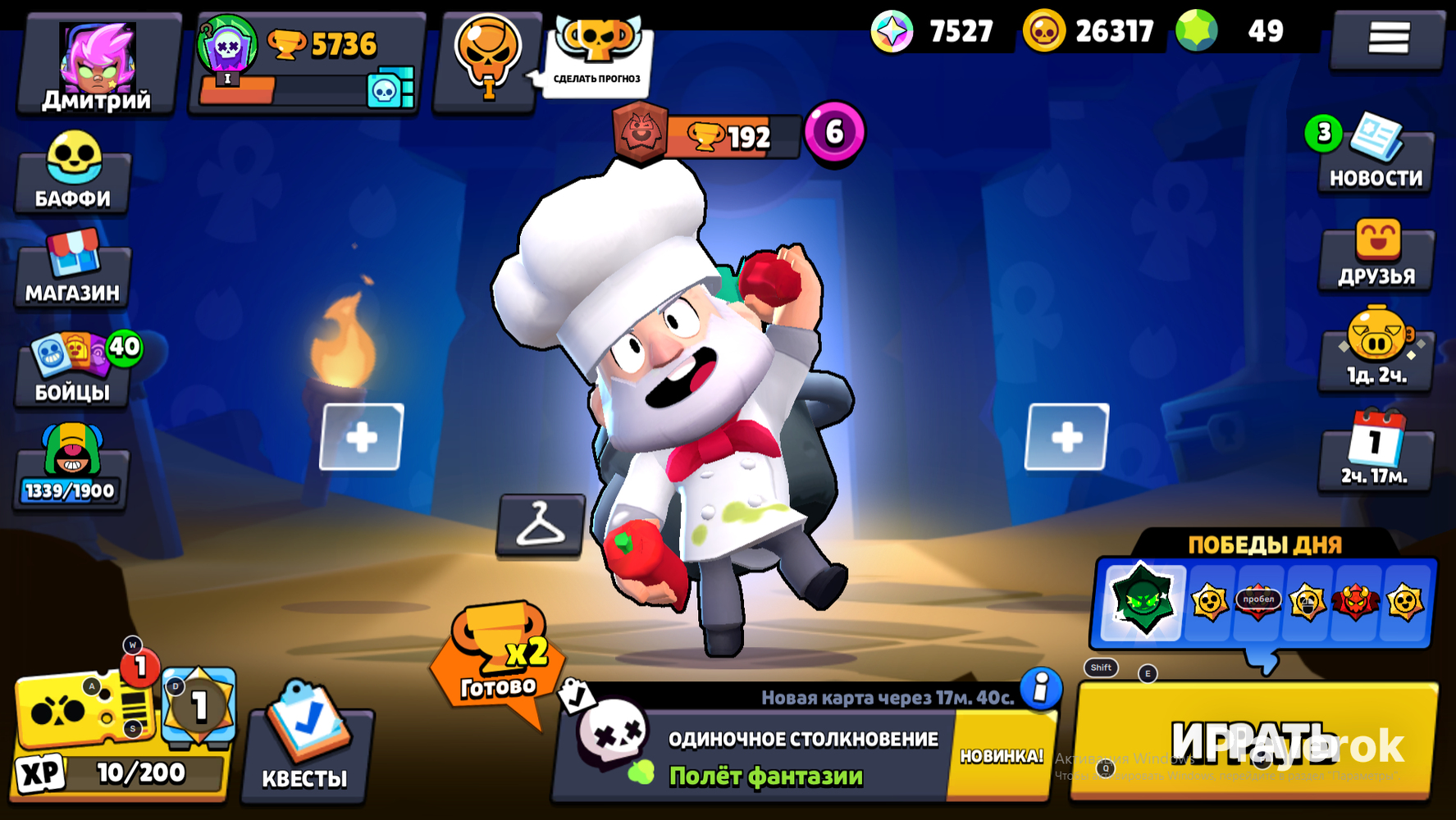Open the Сделать прогноз prediction bubble
Screen dimensions: 1456x820
(596, 61)
